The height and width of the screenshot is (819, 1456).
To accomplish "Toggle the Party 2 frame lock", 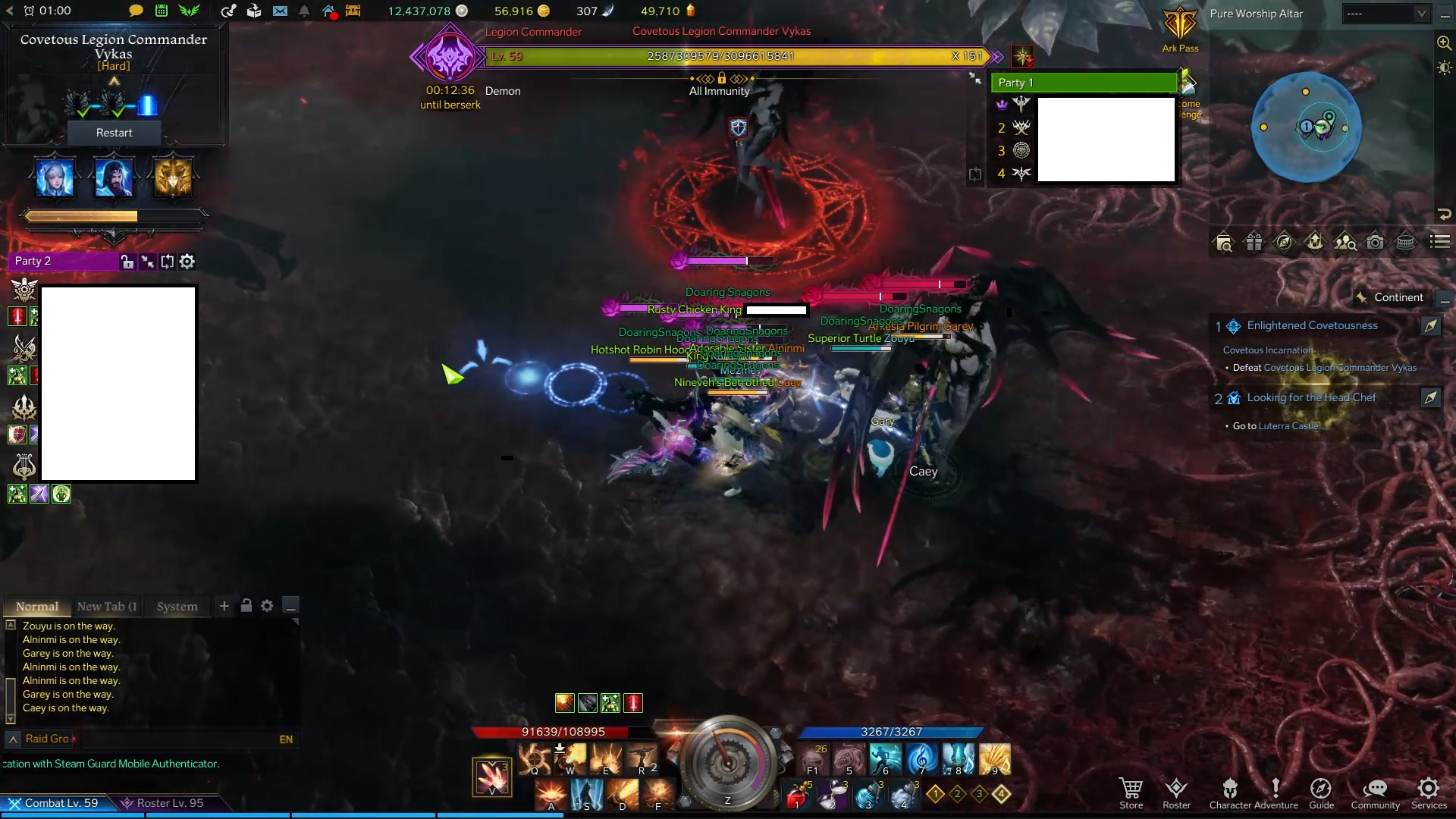I will (x=127, y=261).
